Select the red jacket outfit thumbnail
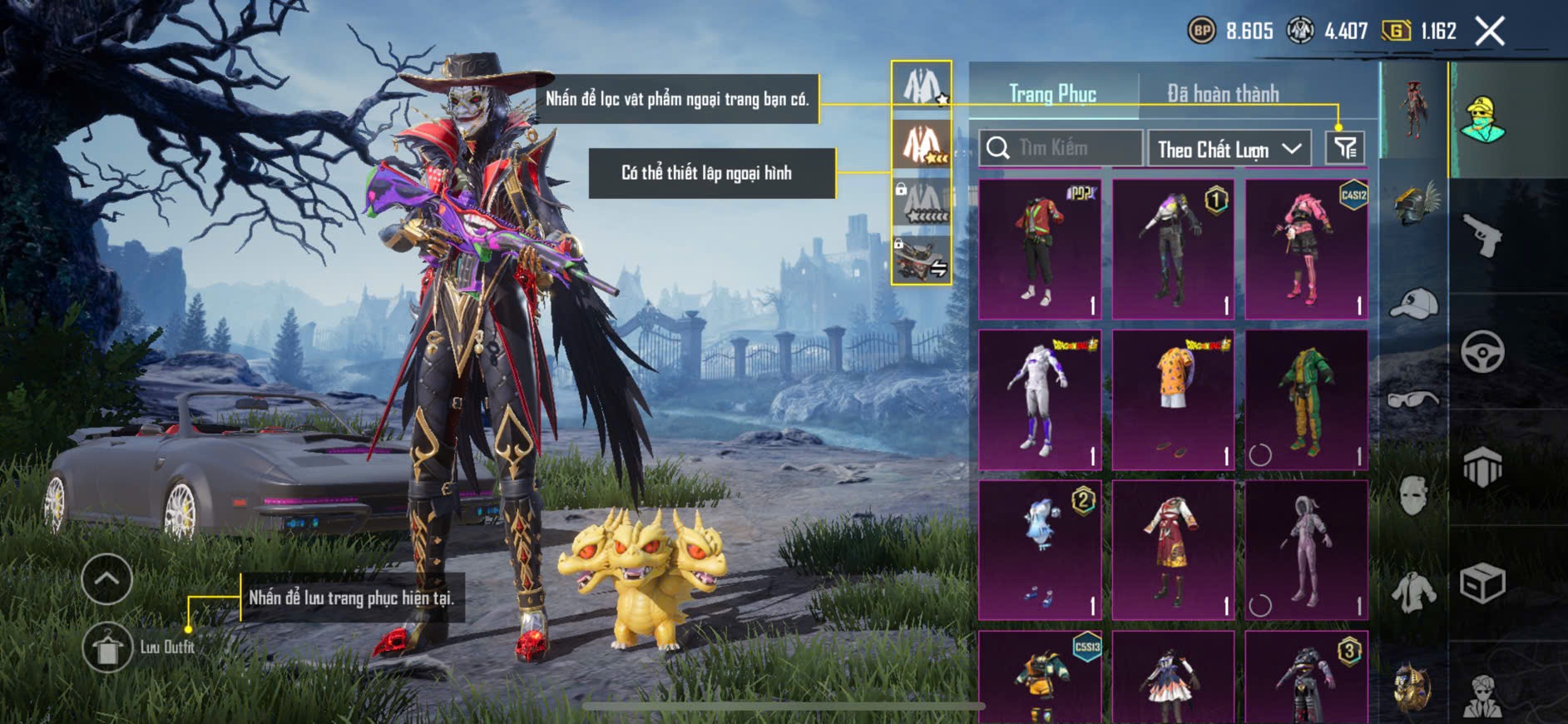 pyautogui.click(x=1040, y=249)
